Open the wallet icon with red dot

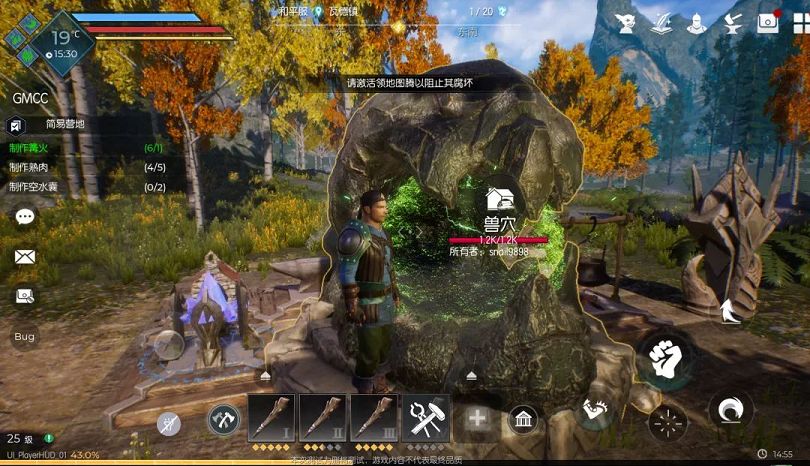(768, 21)
